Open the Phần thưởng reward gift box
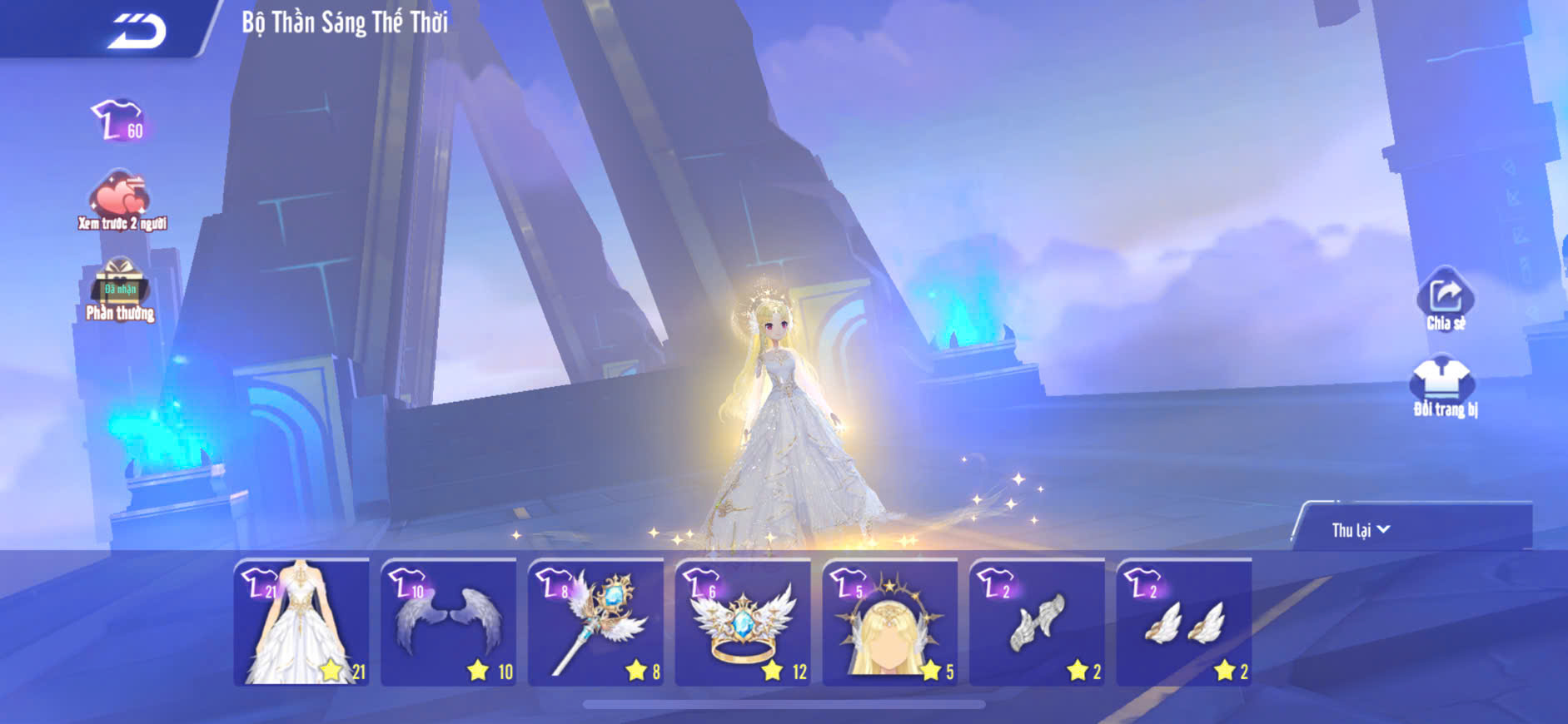 pos(120,290)
